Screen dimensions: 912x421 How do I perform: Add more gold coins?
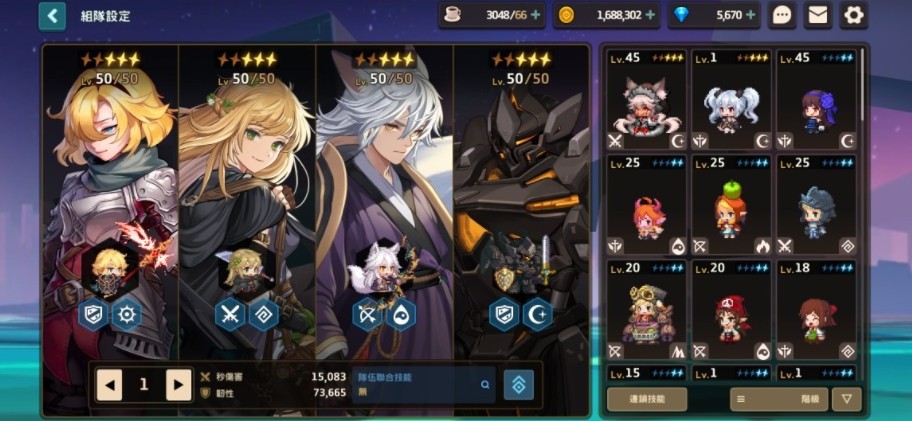point(651,15)
